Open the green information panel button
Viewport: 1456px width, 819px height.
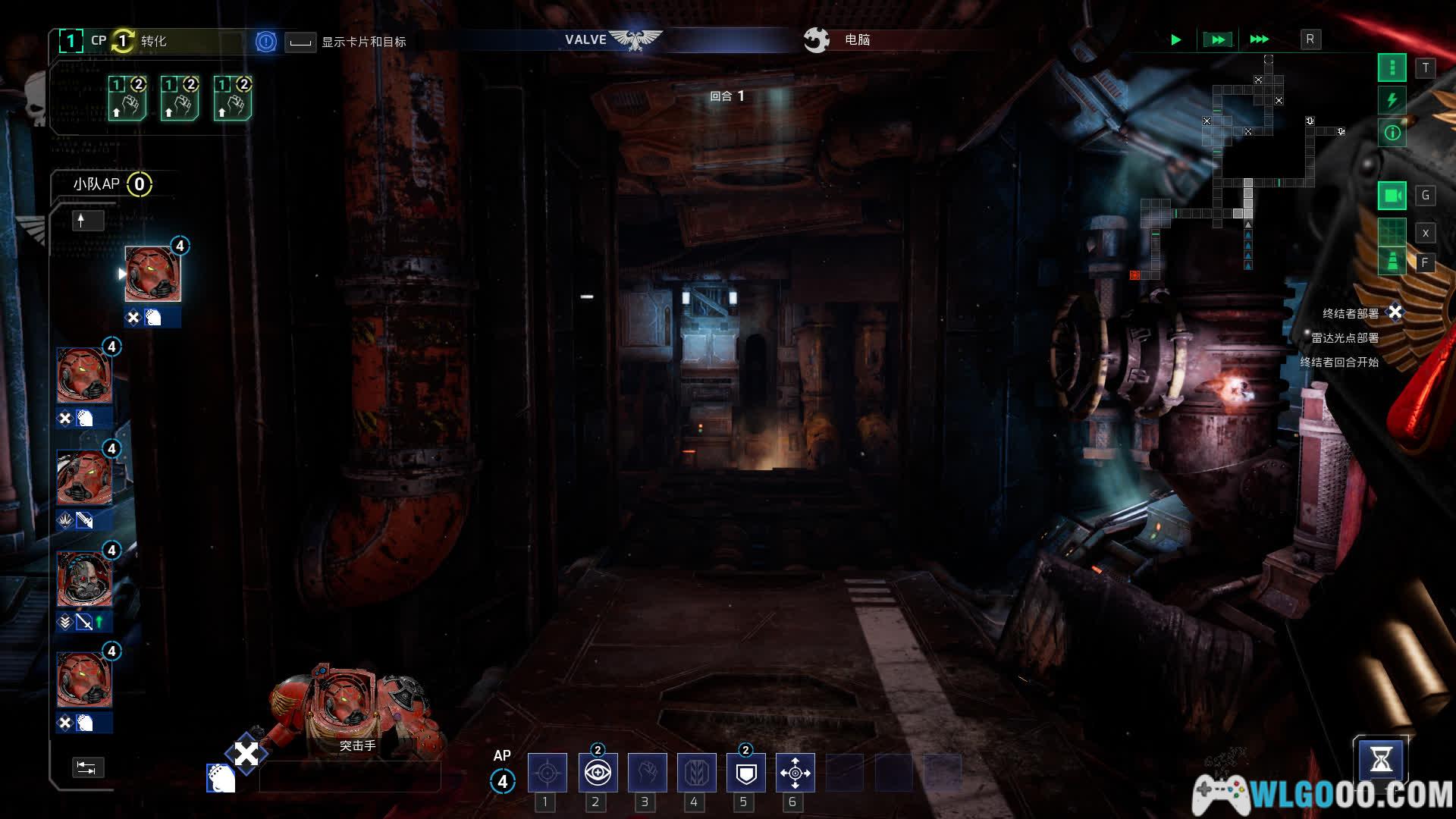tap(1392, 133)
